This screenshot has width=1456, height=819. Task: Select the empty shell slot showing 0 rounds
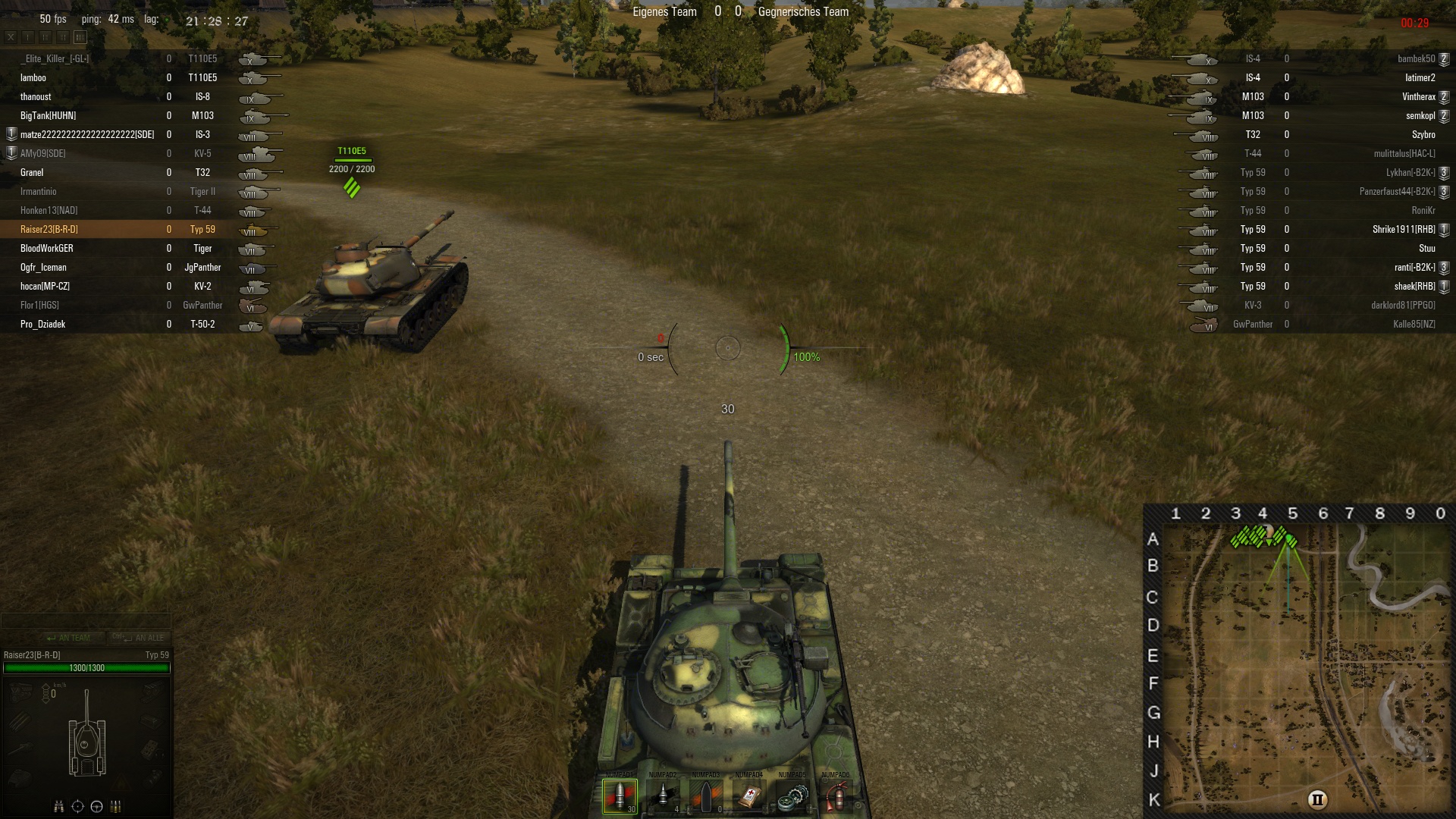706,796
